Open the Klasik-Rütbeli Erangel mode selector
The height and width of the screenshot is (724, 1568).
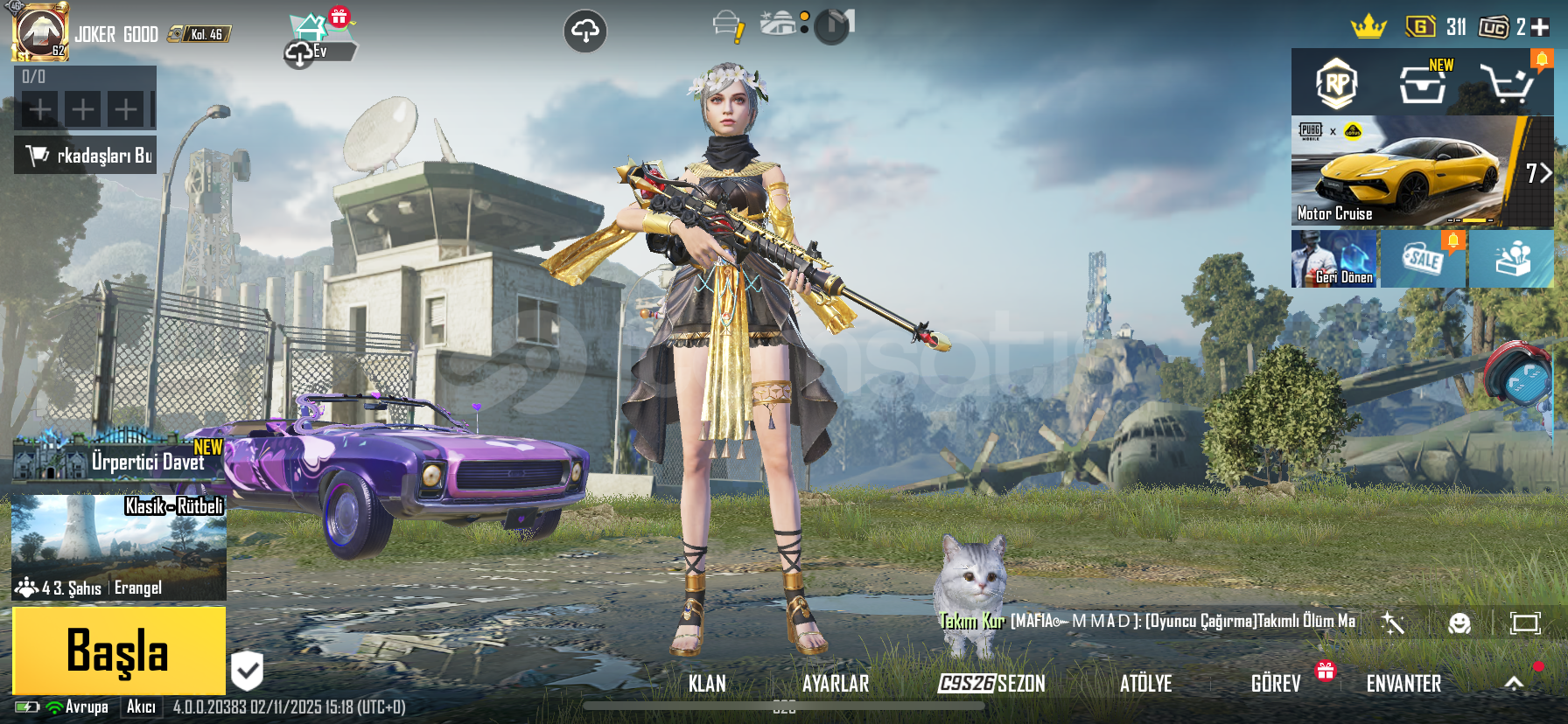point(119,547)
